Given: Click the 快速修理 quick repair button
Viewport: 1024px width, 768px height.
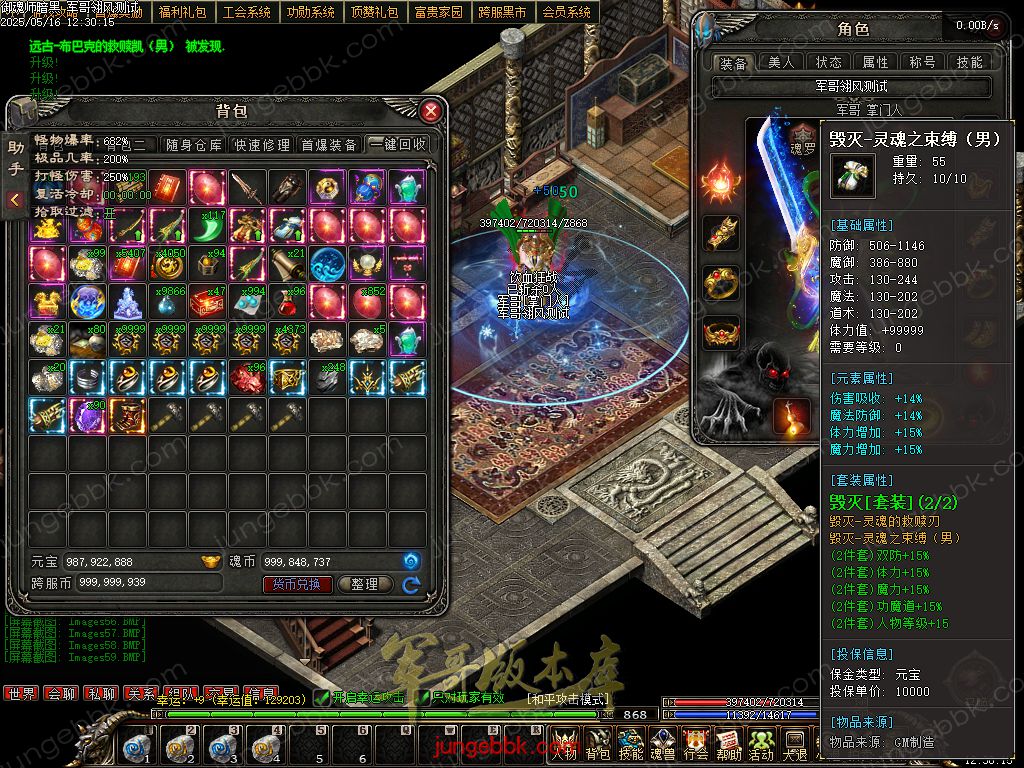Looking at the screenshot, I should click(x=262, y=145).
